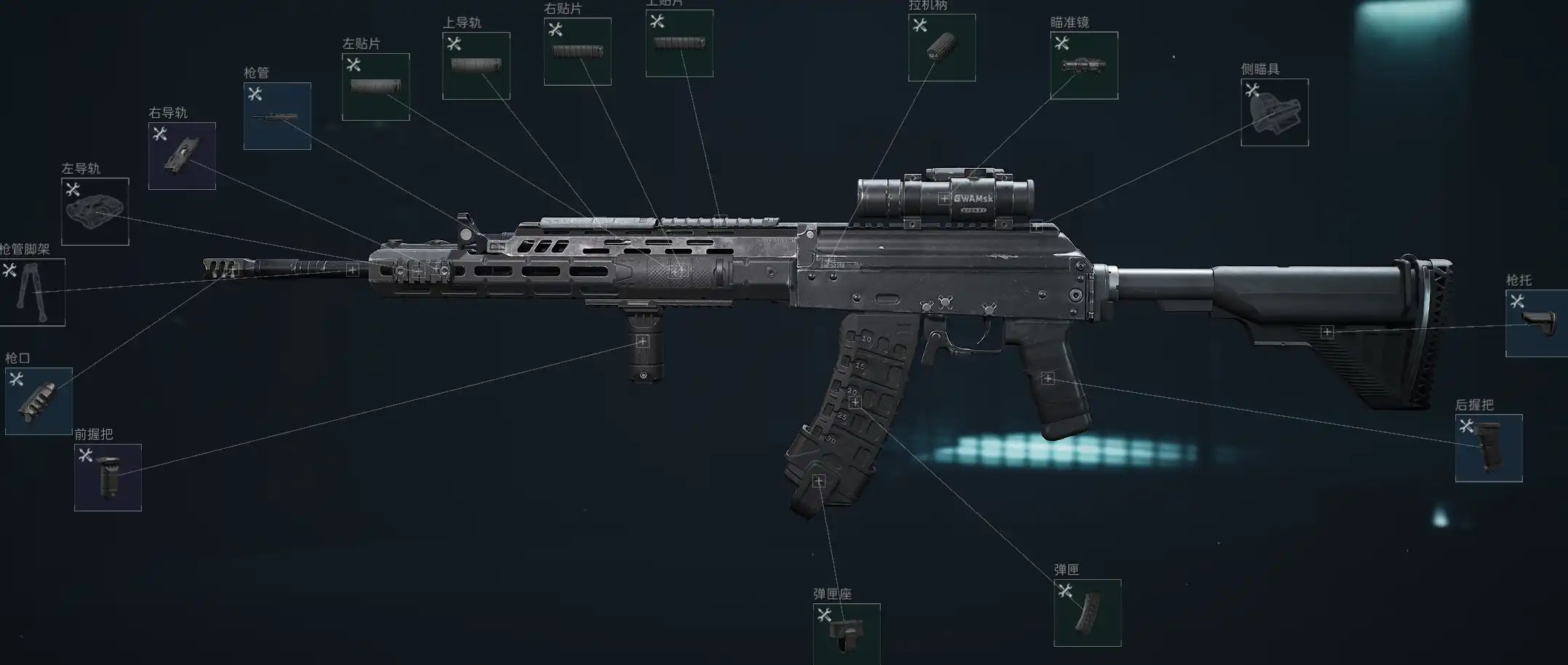
Task: Open the 侧瞄具 side sight slot
Action: tap(1274, 112)
